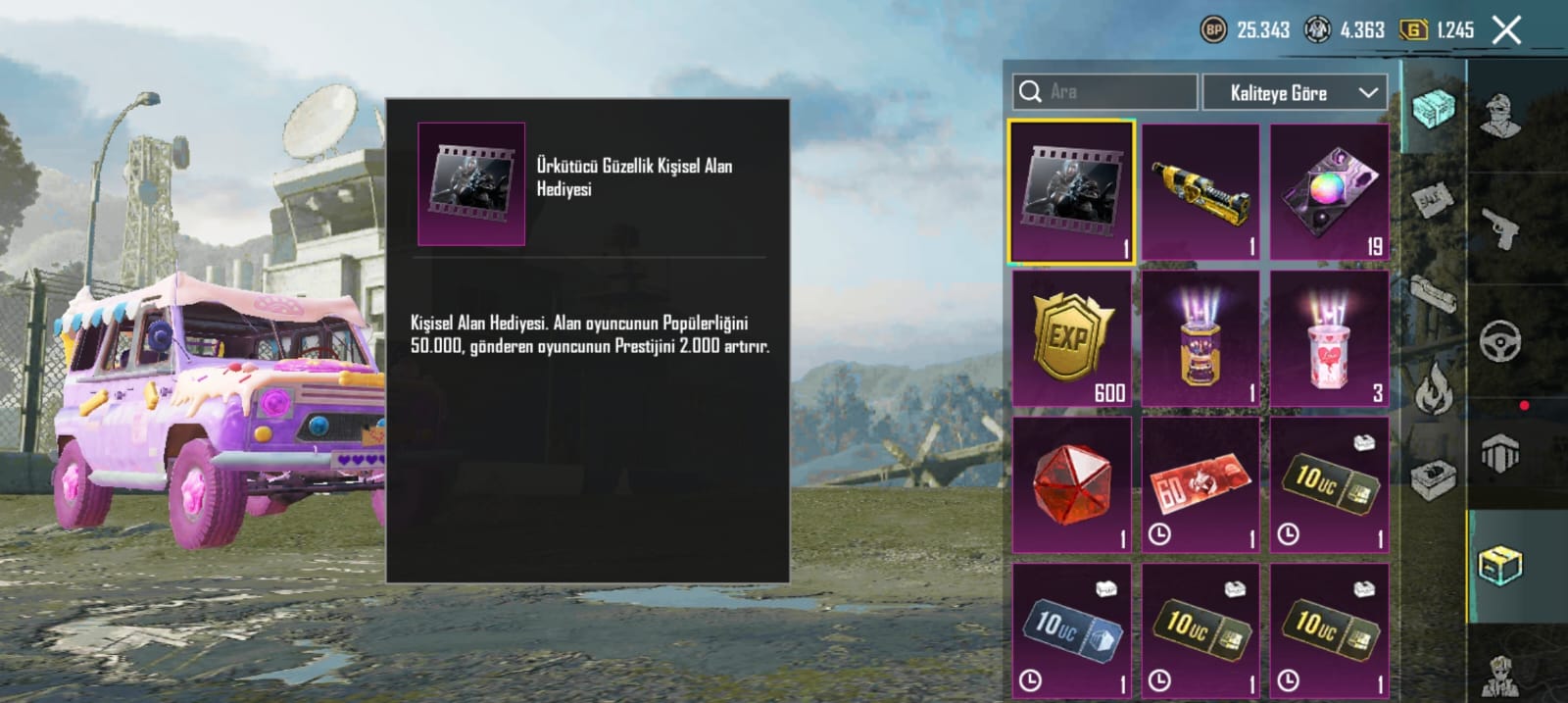Select the red 60 voucher ticket

1200,484
